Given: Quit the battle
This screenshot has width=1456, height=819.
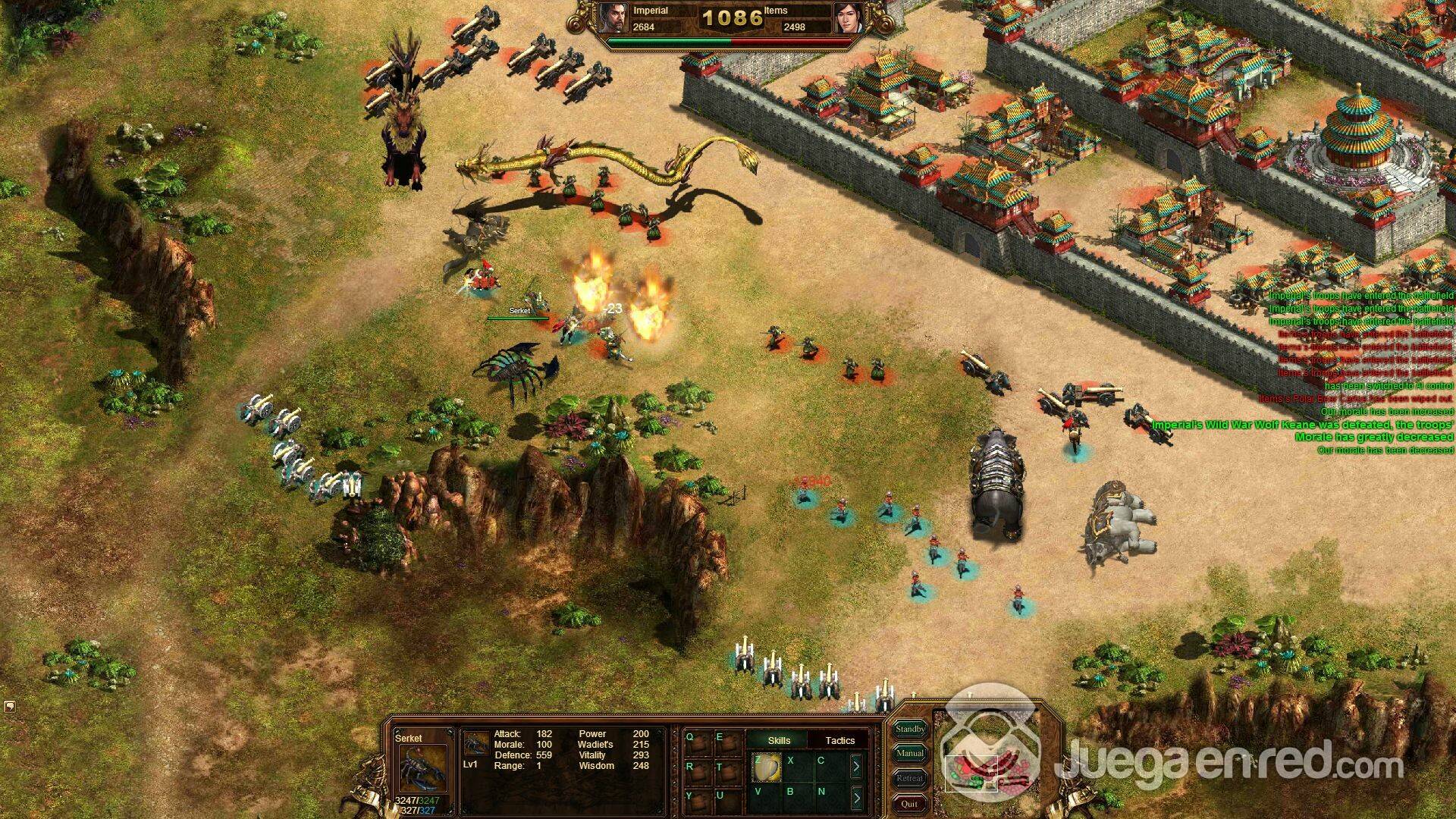Looking at the screenshot, I should (x=909, y=803).
